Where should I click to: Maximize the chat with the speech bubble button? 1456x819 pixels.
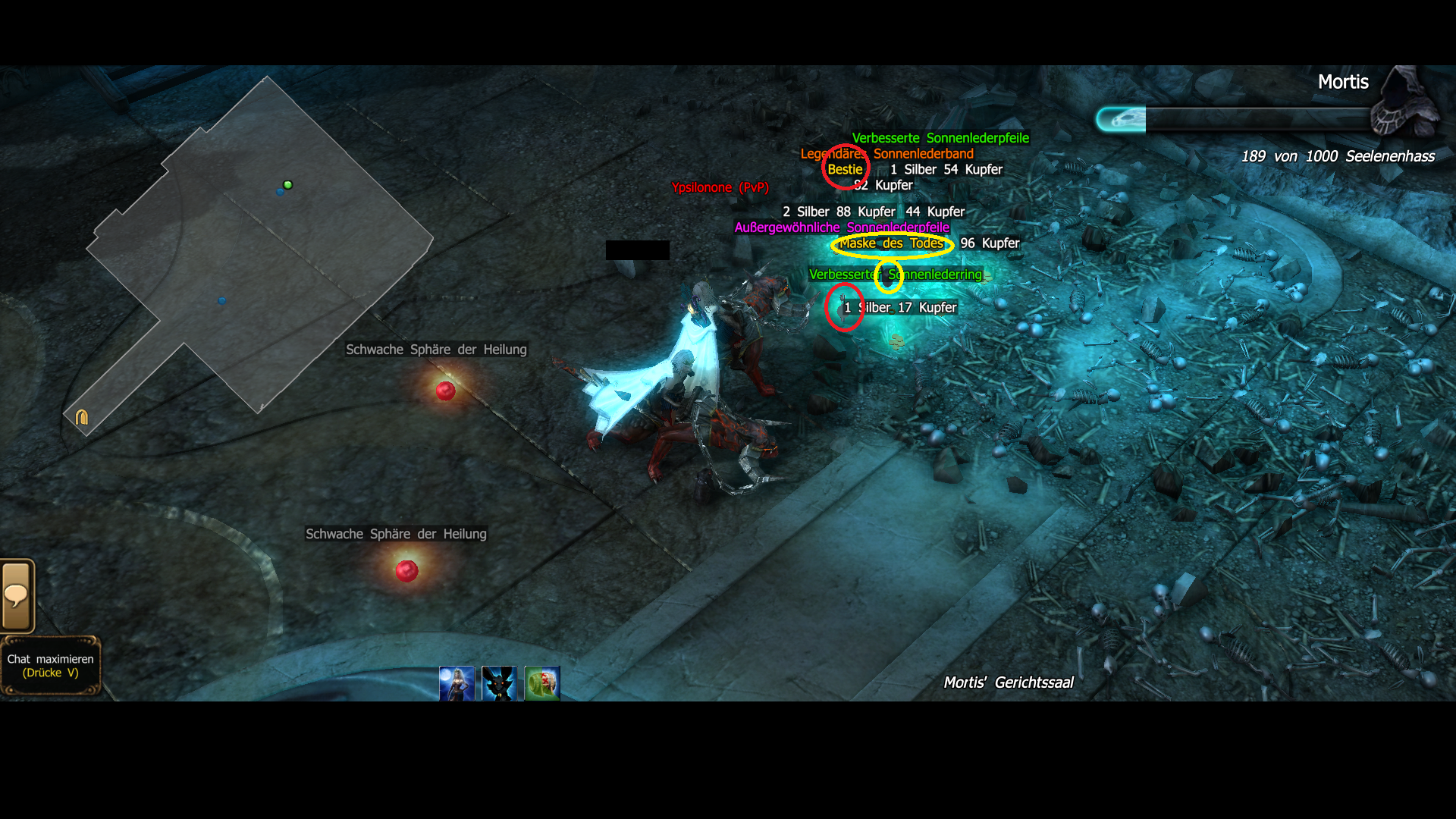click(17, 596)
